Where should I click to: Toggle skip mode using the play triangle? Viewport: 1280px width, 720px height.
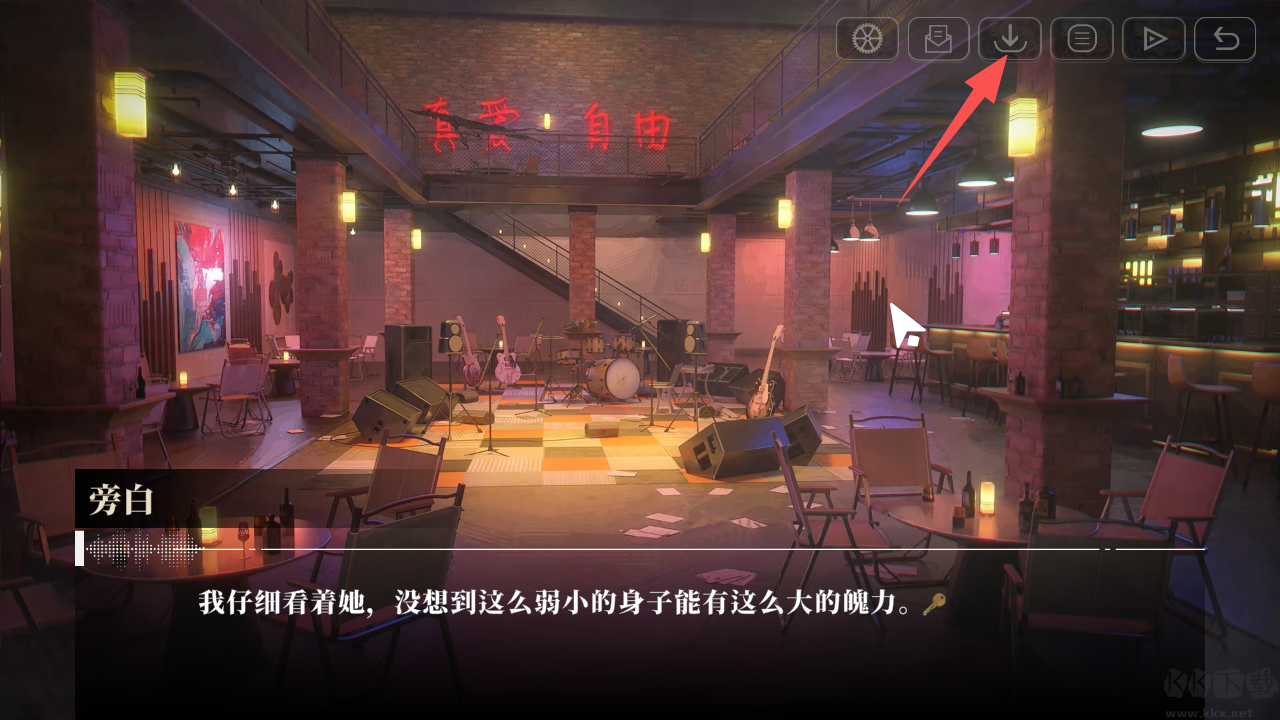tap(1153, 39)
